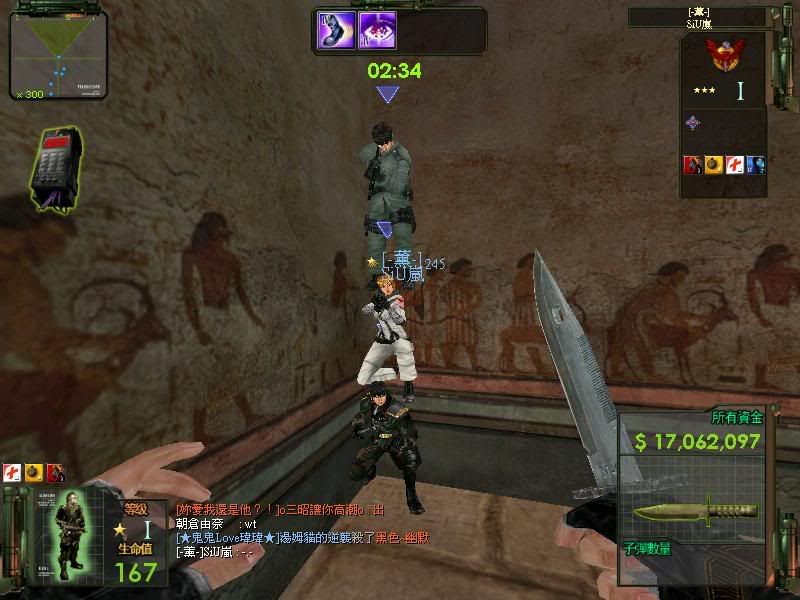Click the yellow bomb item in target panel
Image resolution: width=800 pixels, height=600 pixels.
coord(713,165)
